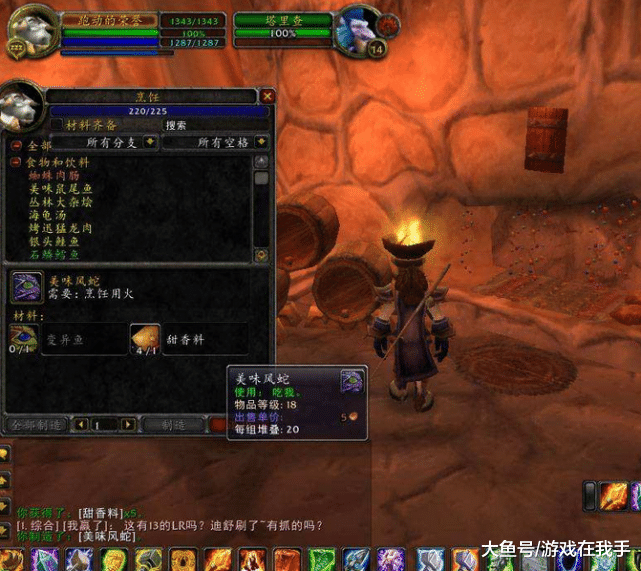The height and width of the screenshot is (571, 641).
Task: Click the 塔里查 target portrait
Action: (x=360, y=27)
